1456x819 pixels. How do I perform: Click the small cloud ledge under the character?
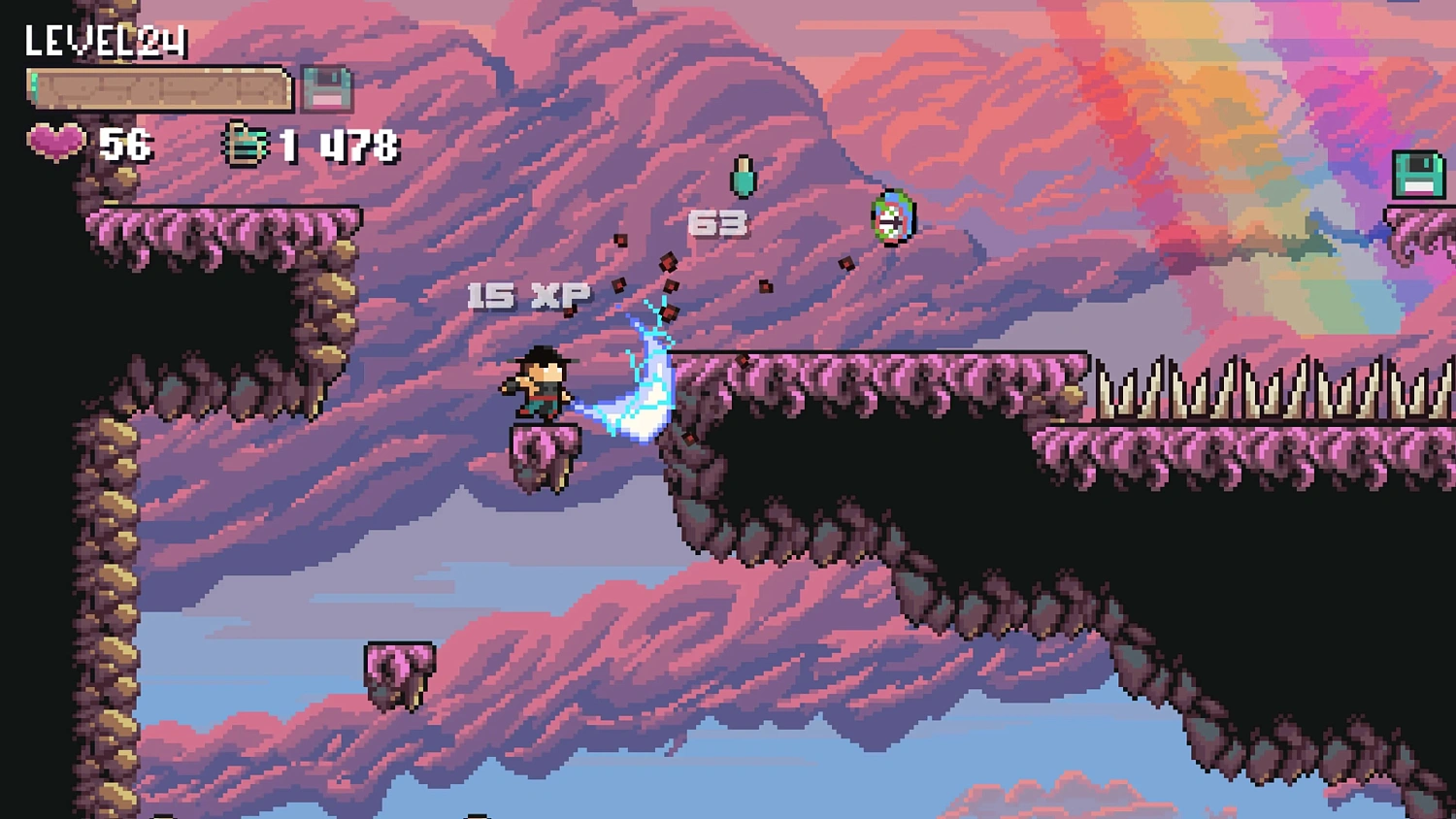pyautogui.click(x=546, y=454)
